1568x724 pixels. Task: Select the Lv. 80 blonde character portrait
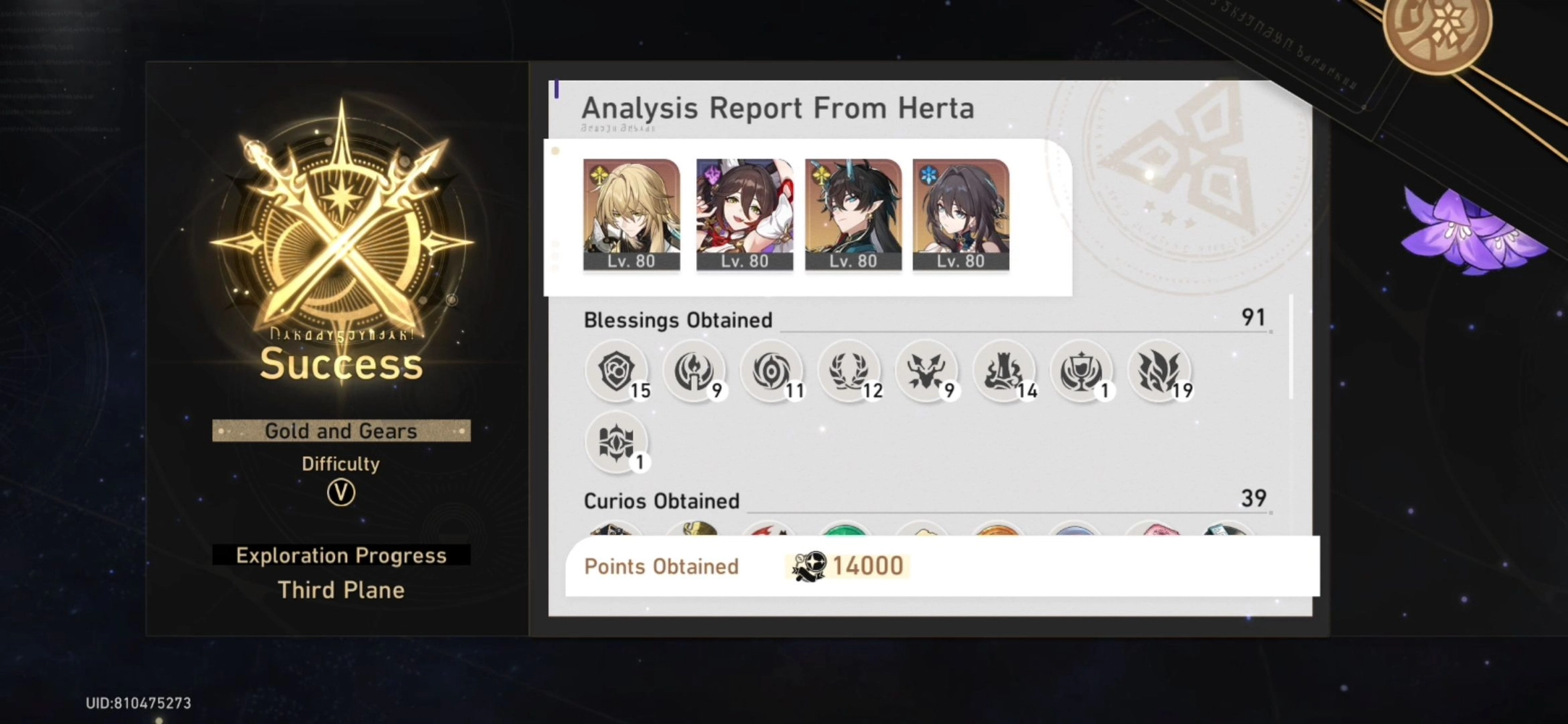point(632,214)
